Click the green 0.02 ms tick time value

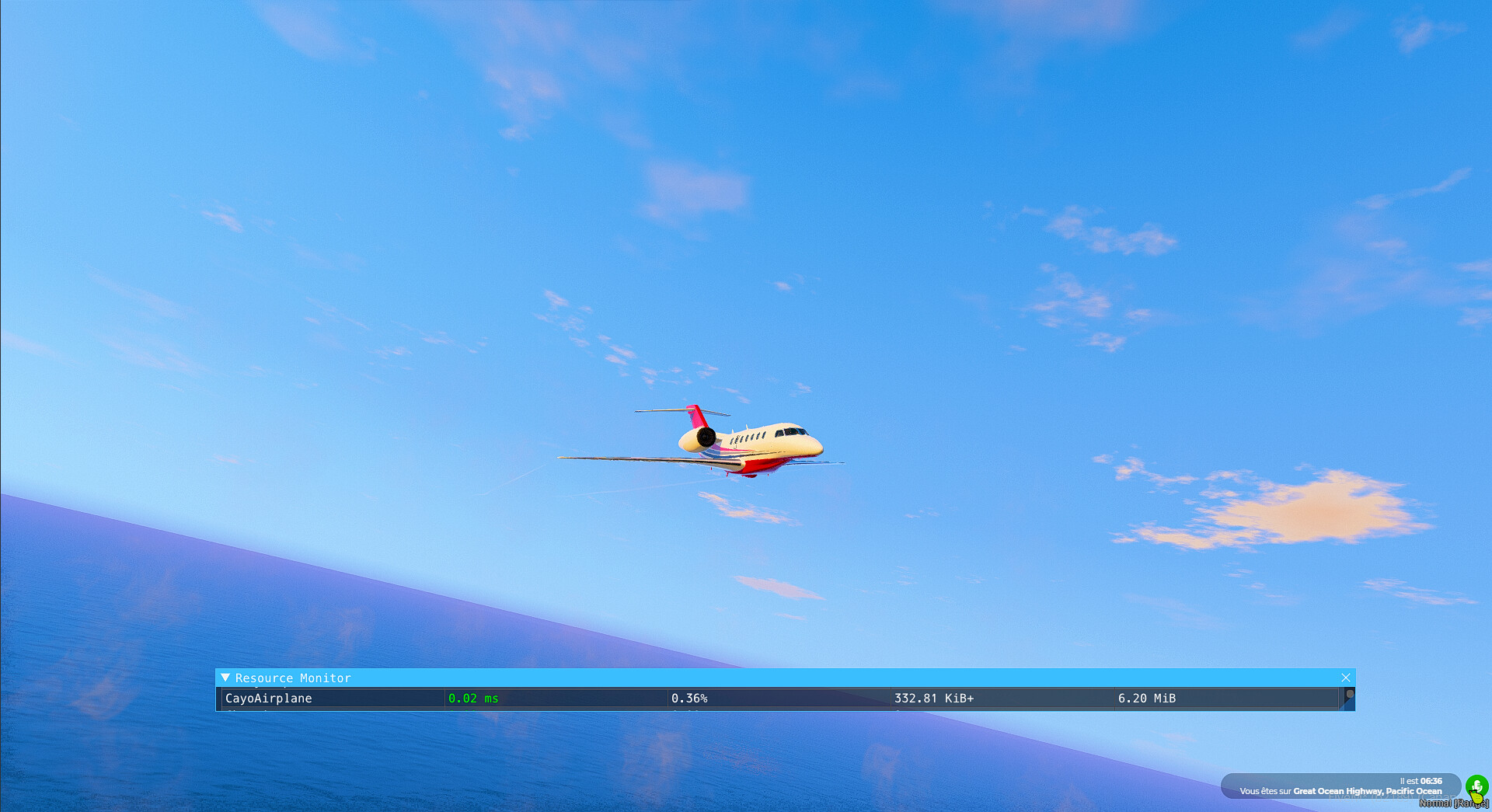(x=474, y=699)
